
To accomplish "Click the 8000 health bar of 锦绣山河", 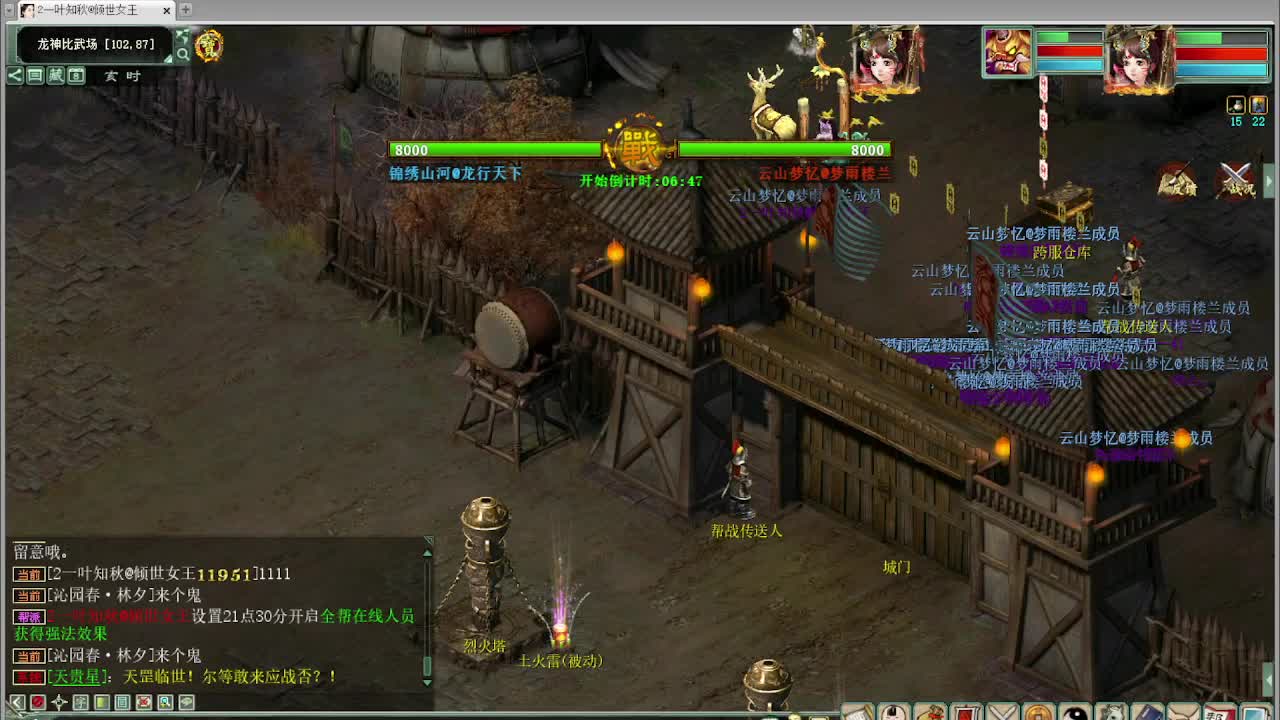I will 495,150.
